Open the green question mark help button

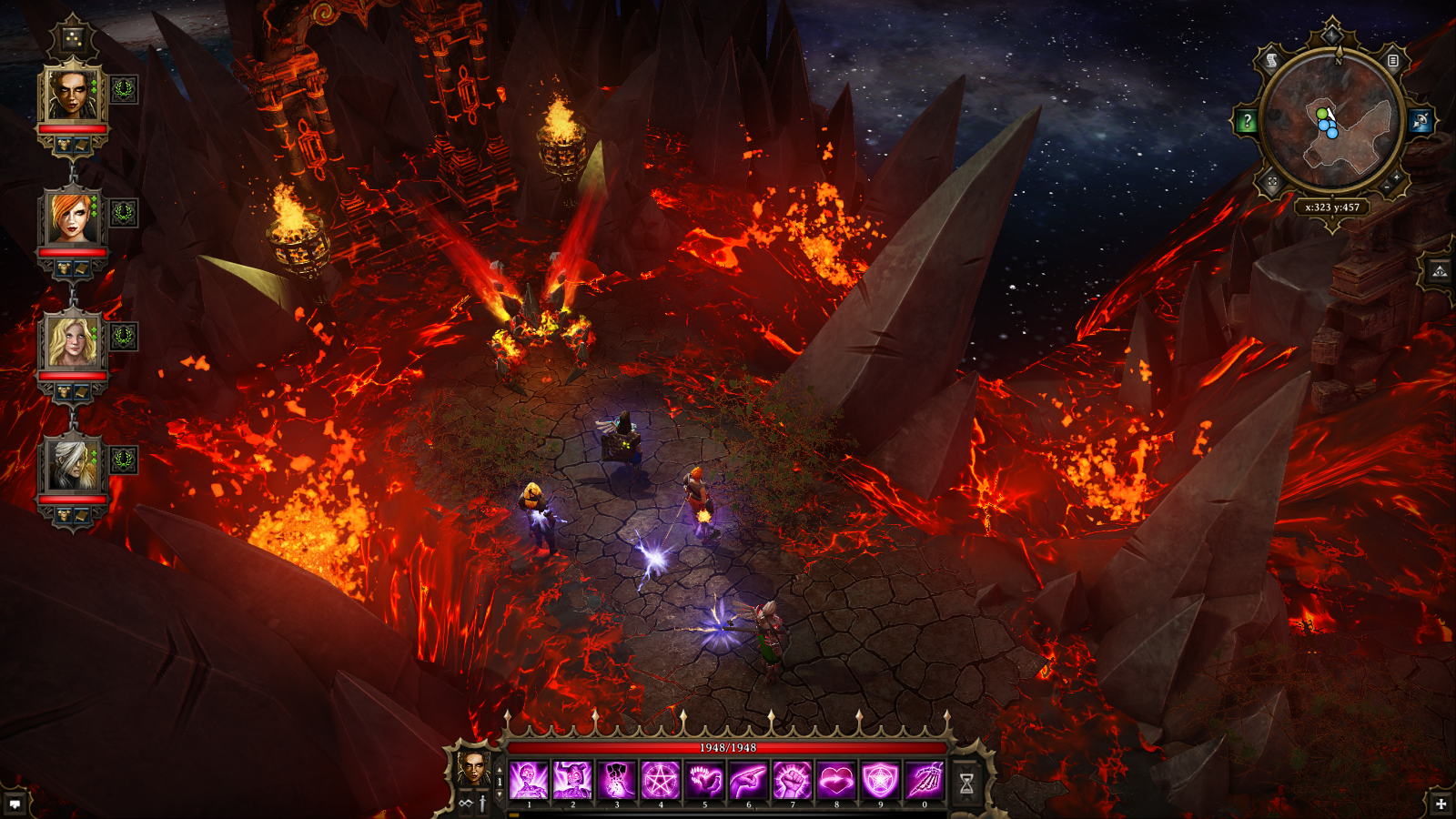(1247, 121)
